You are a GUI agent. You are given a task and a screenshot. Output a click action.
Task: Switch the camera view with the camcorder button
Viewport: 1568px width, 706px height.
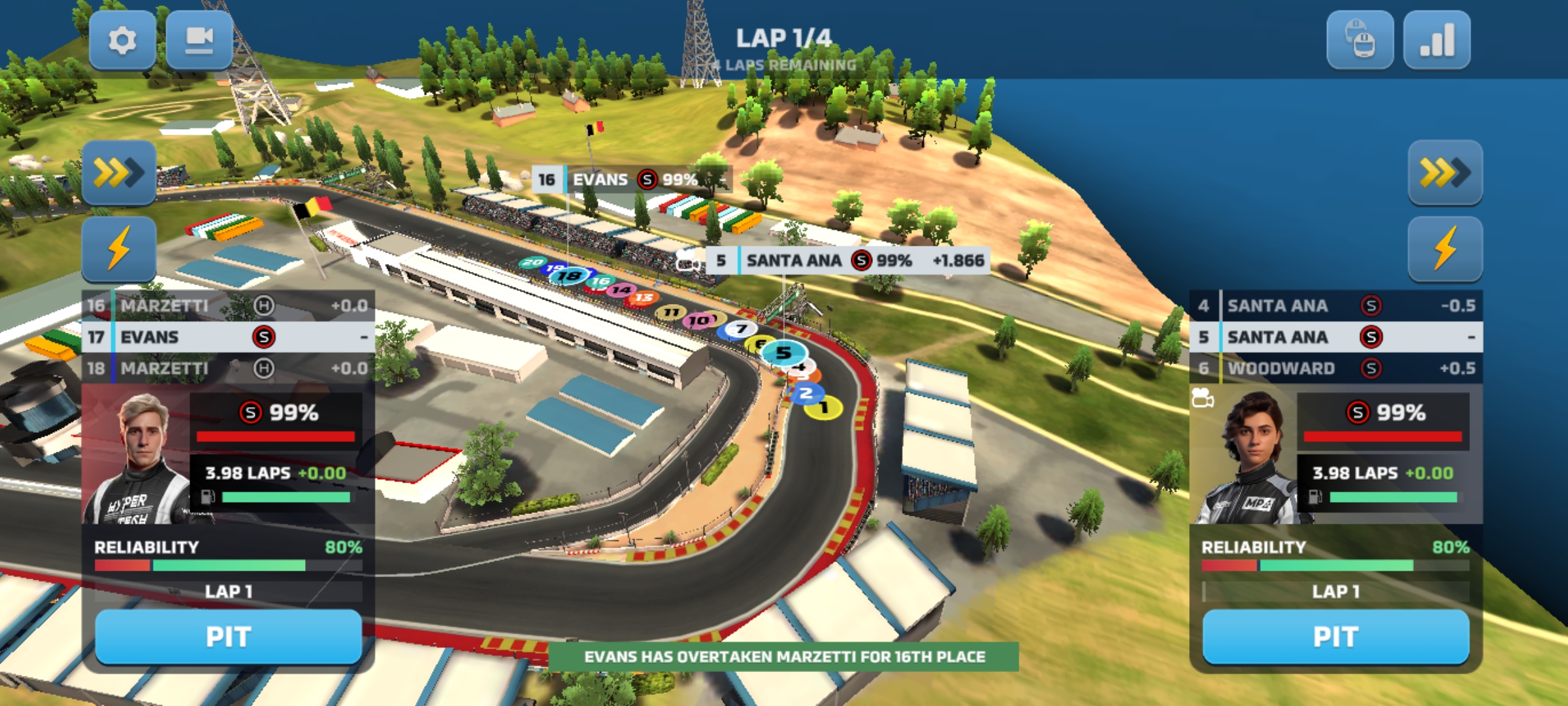pos(199,41)
